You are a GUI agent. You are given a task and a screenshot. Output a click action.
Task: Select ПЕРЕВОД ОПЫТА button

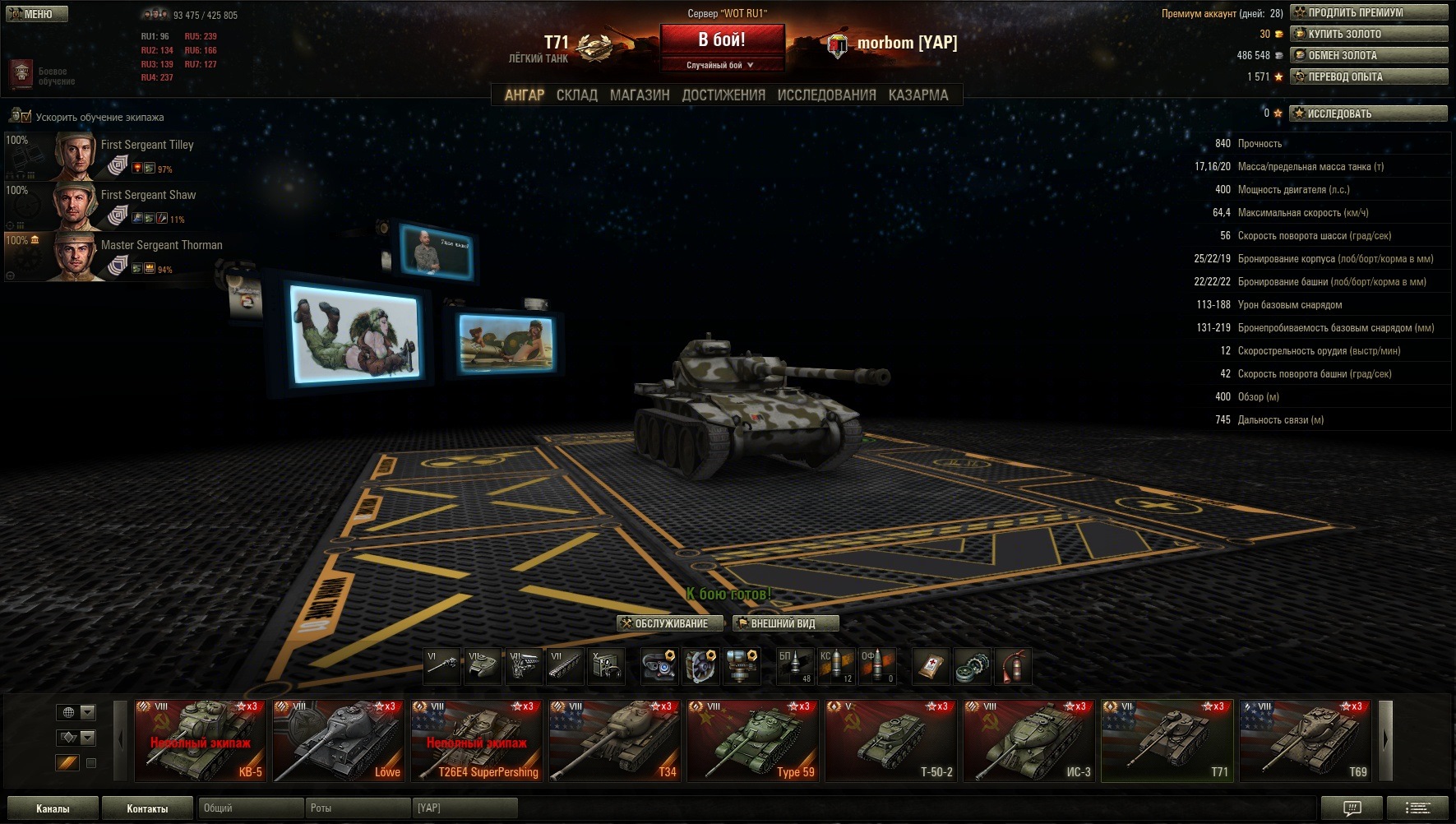pos(1368,77)
